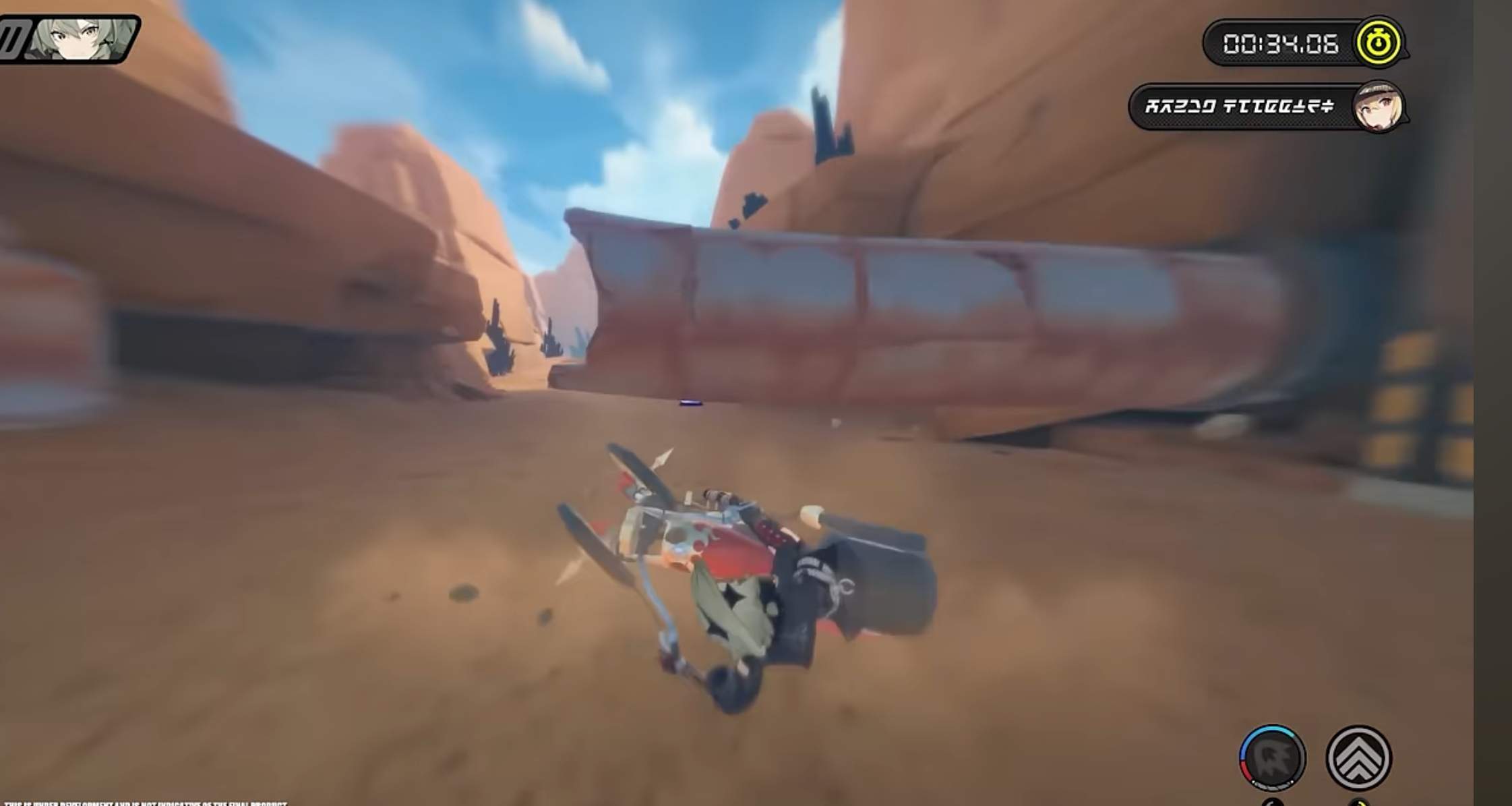Click the yellow curved-arrow indicator bottom-right

pyautogui.click(x=1358, y=803)
